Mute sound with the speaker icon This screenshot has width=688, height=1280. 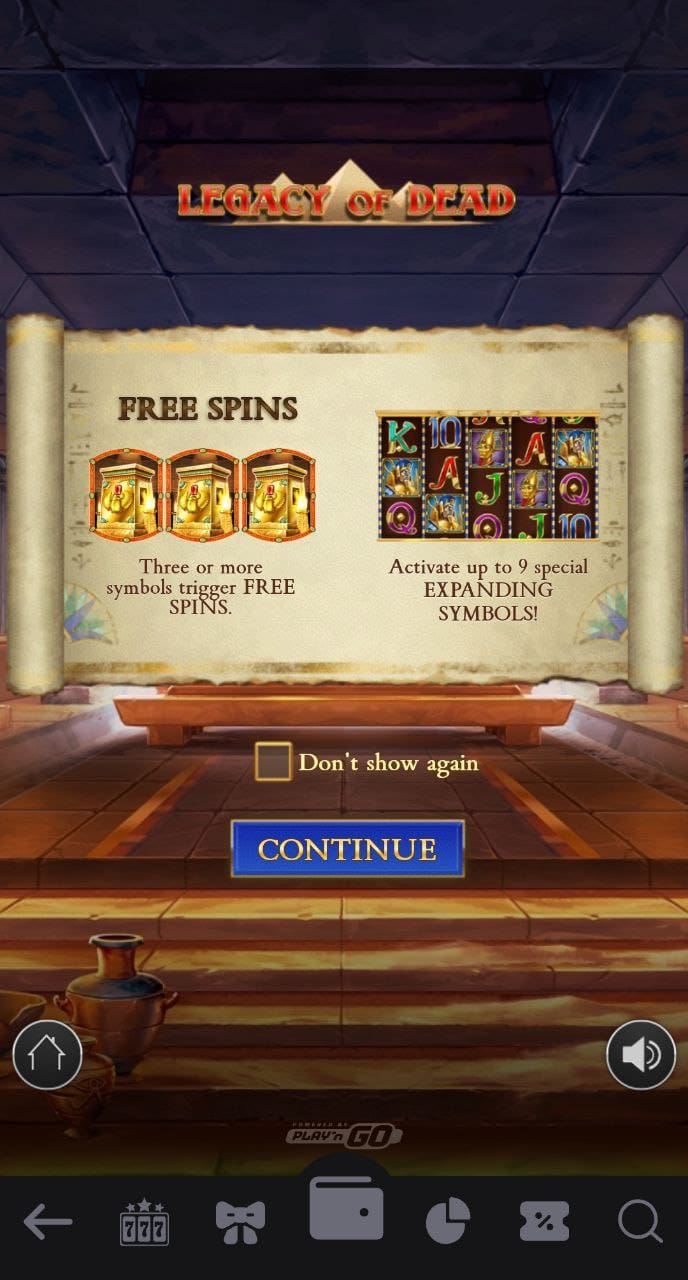641,1055
